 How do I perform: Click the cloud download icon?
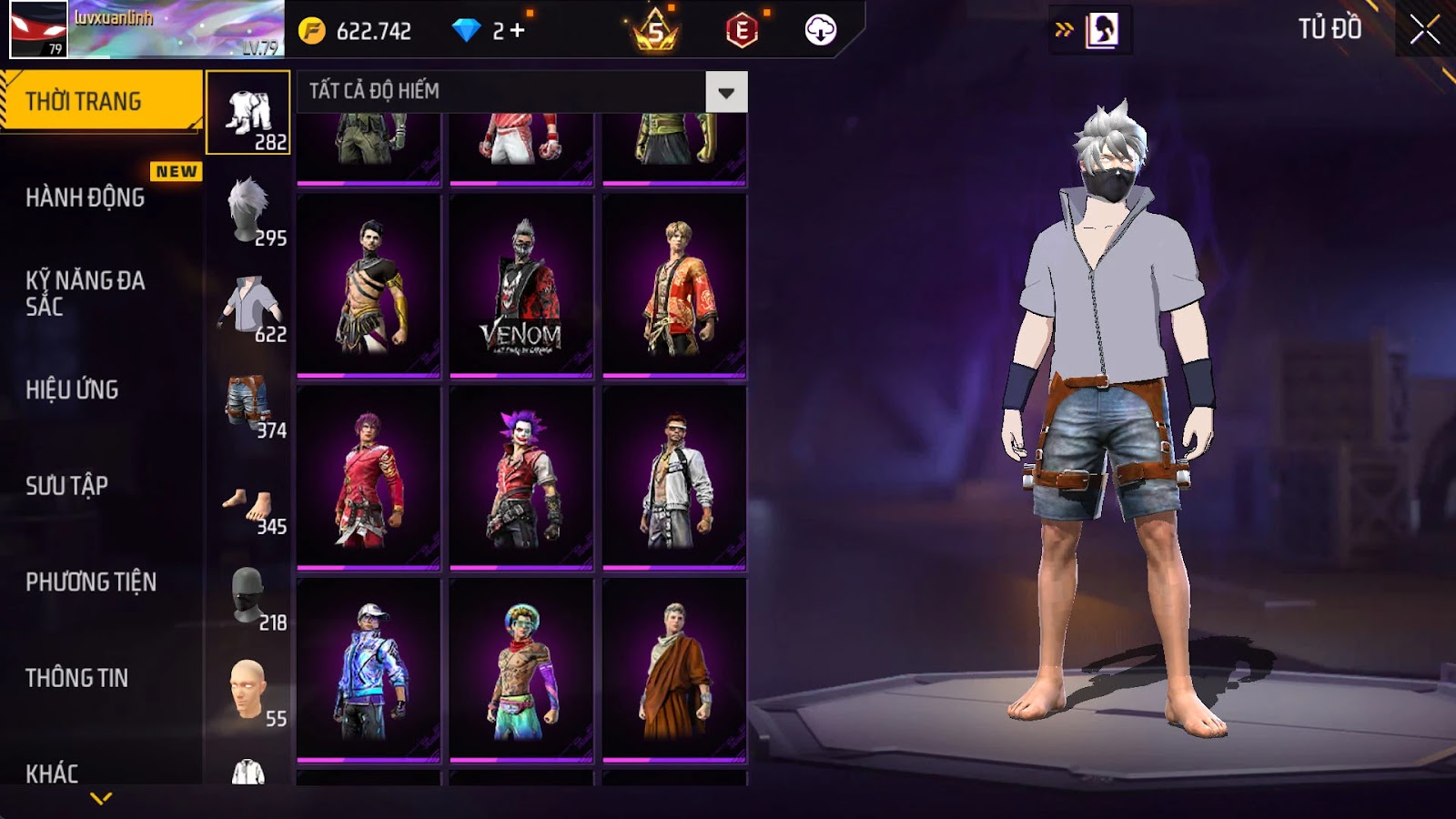point(820,31)
